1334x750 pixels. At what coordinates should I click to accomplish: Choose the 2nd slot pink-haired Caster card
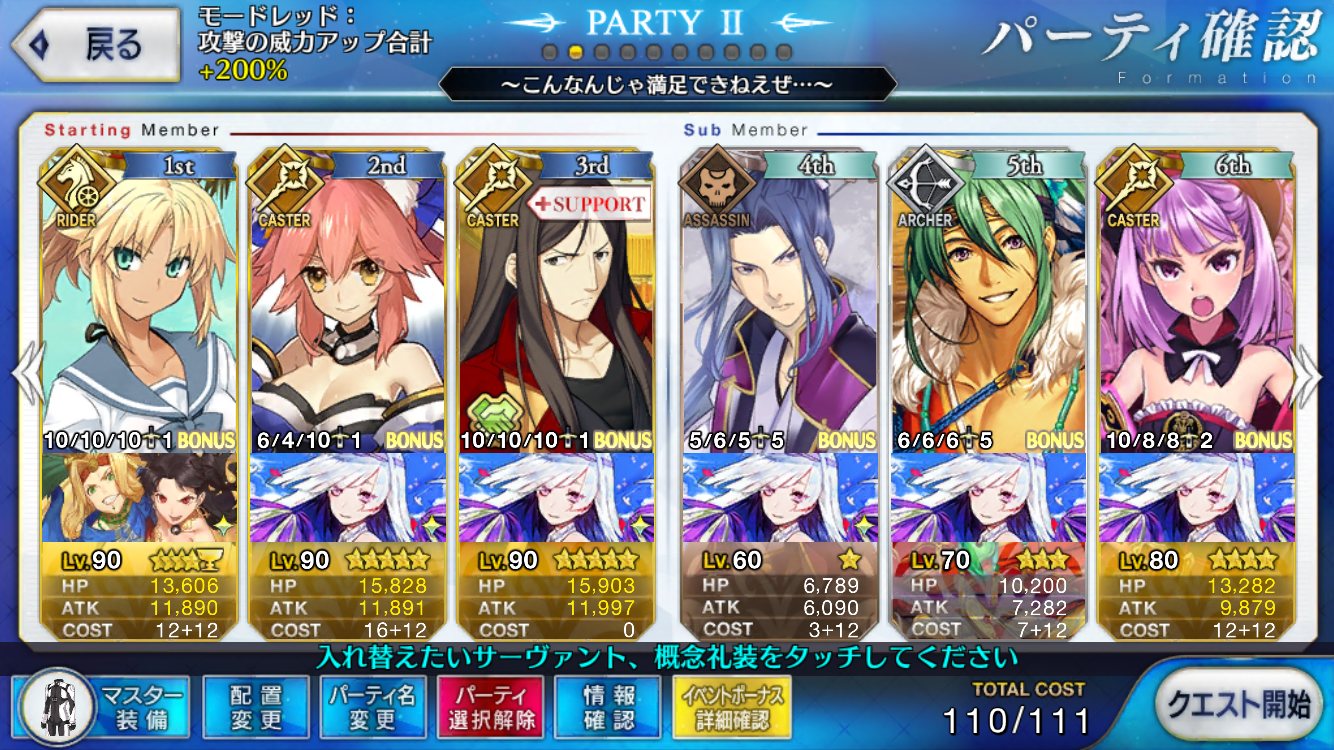click(348, 300)
